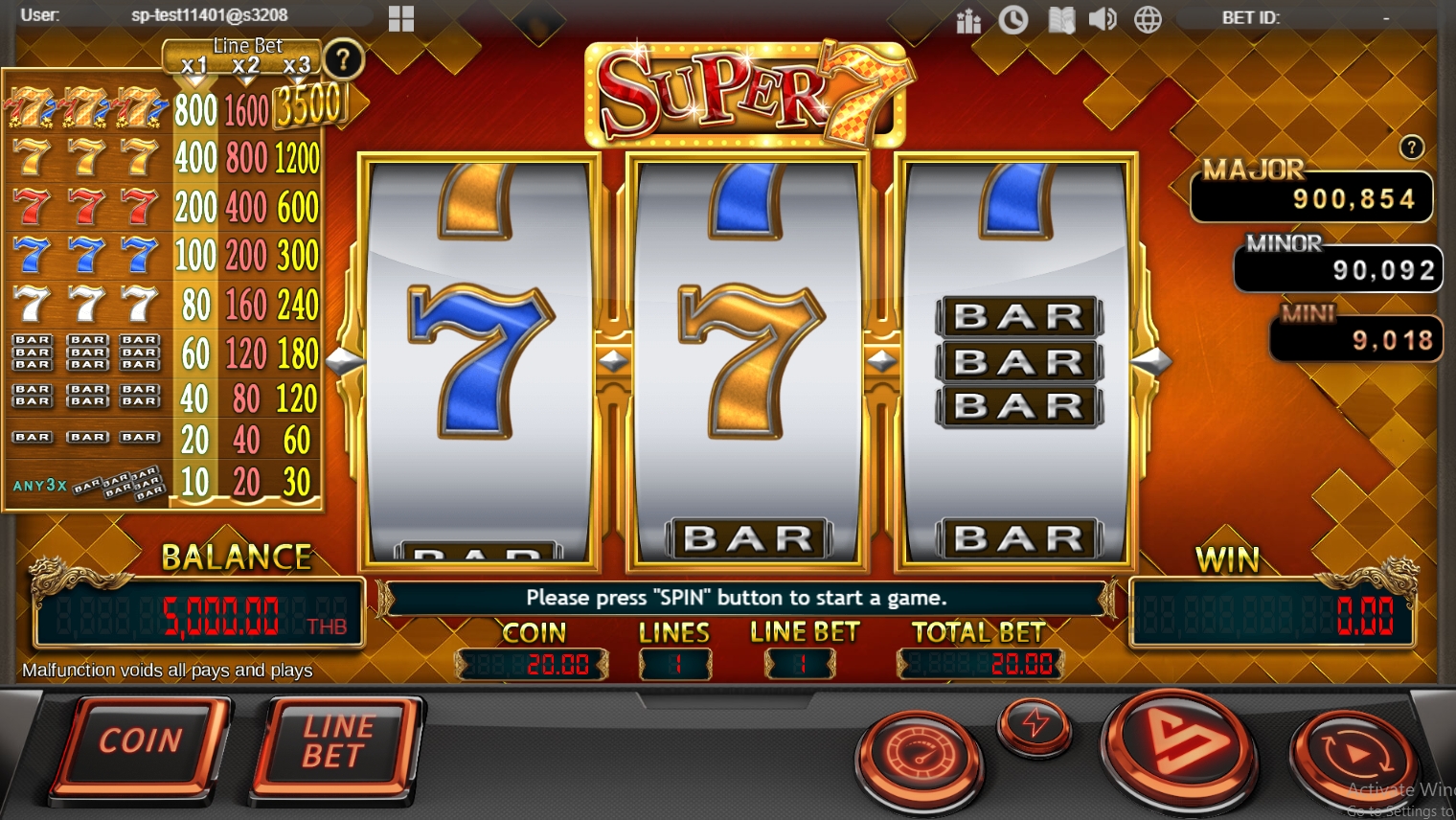Image resolution: width=1456 pixels, height=820 pixels.
Task: Open the language globe icon
Action: click(1148, 19)
